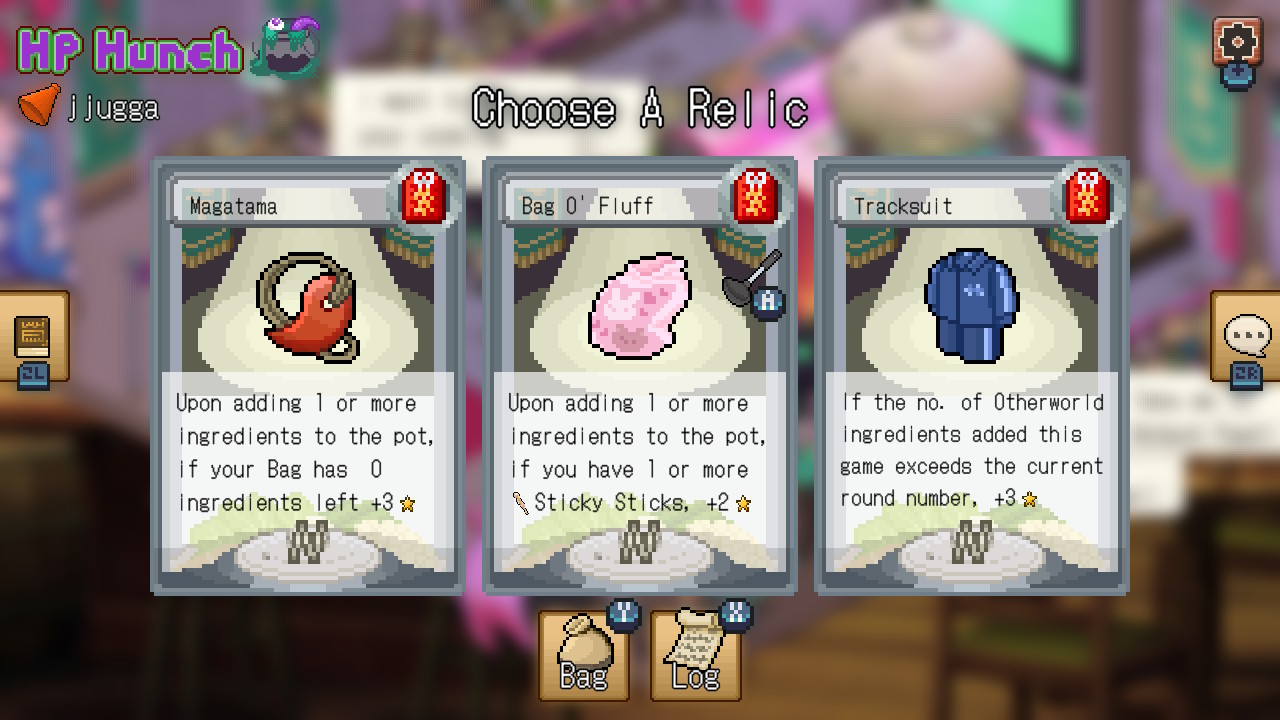
Task: Click the X badge on the Log button
Action: click(734, 615)
